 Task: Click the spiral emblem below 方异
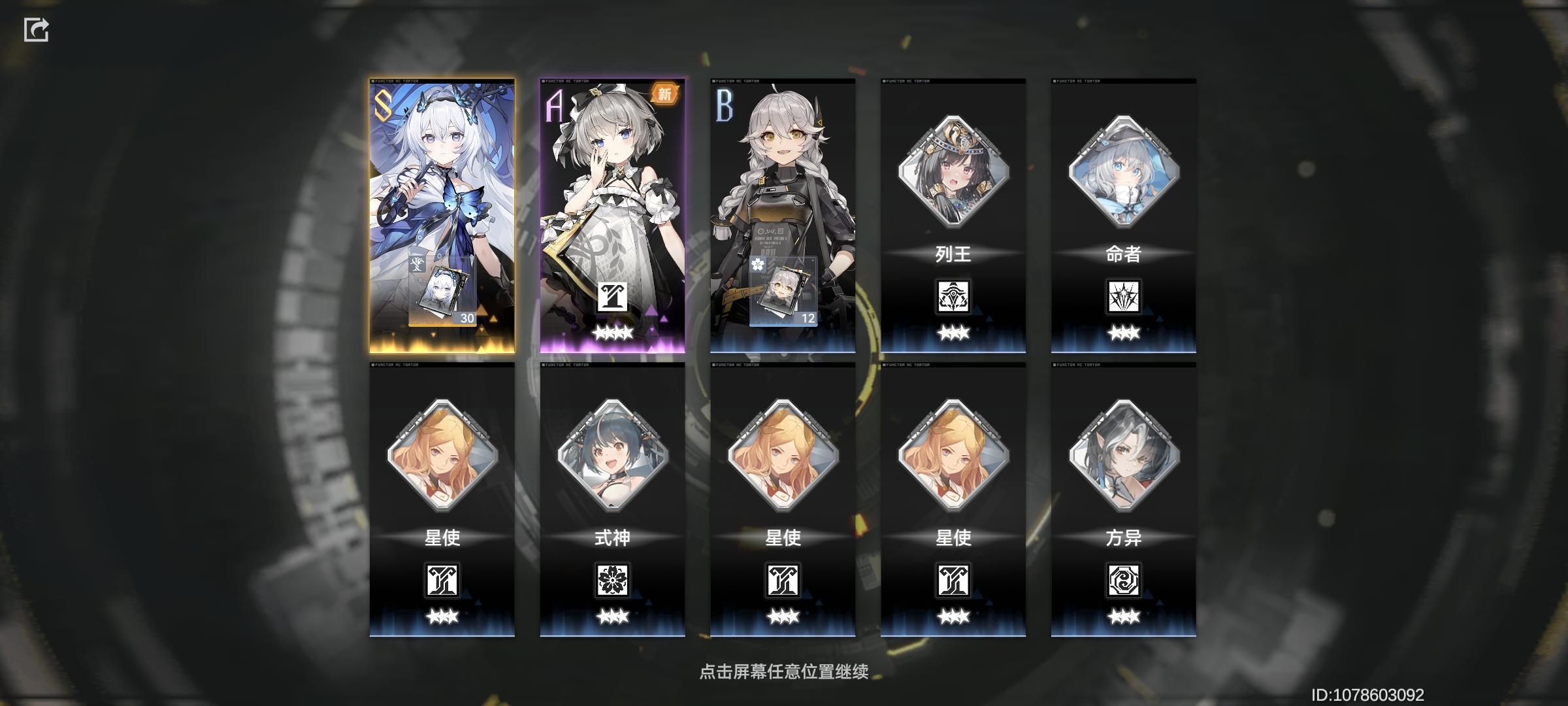[x=1122, y=581]
